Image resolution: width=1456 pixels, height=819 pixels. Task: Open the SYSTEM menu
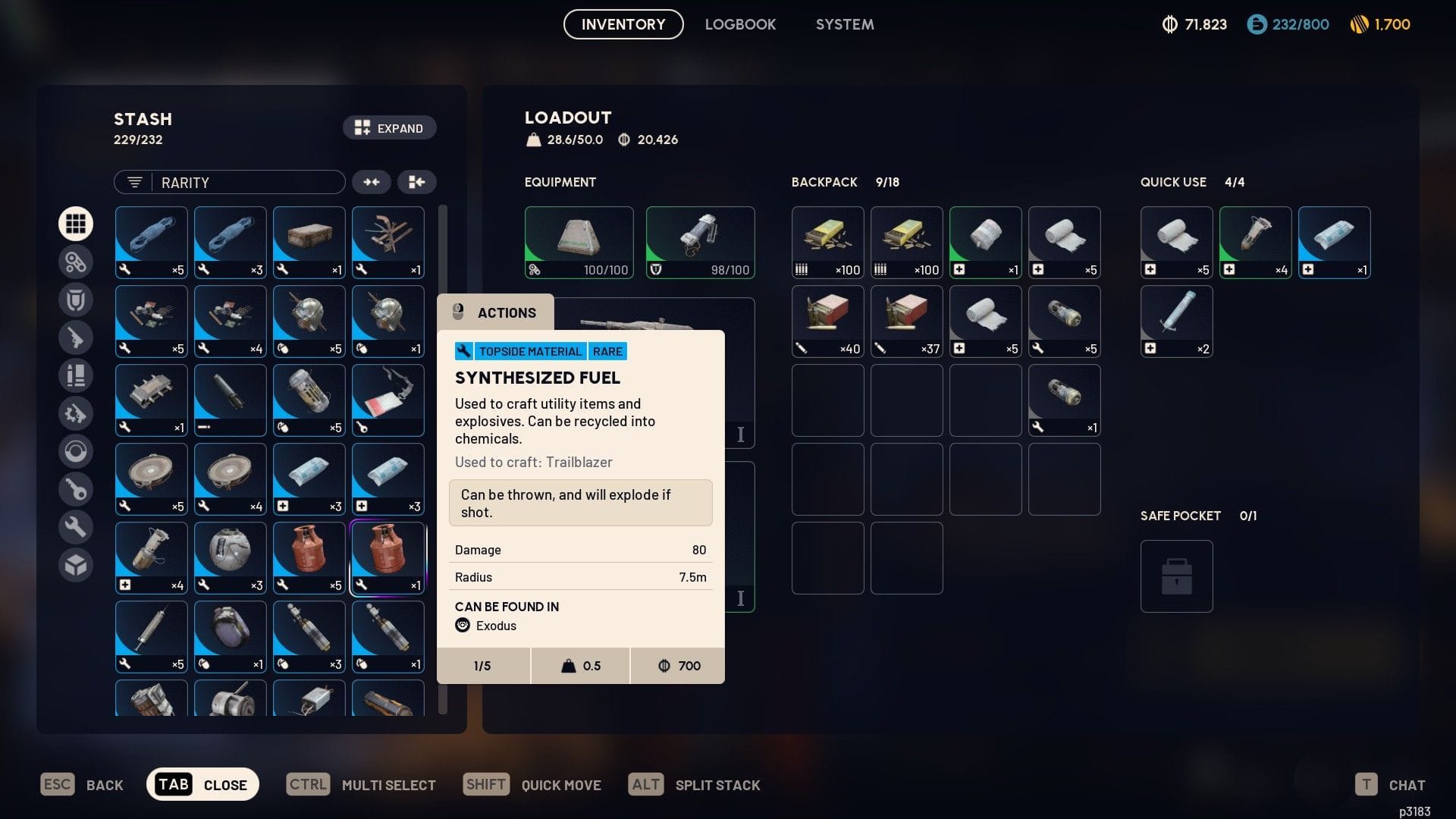(x=844, y=24)
